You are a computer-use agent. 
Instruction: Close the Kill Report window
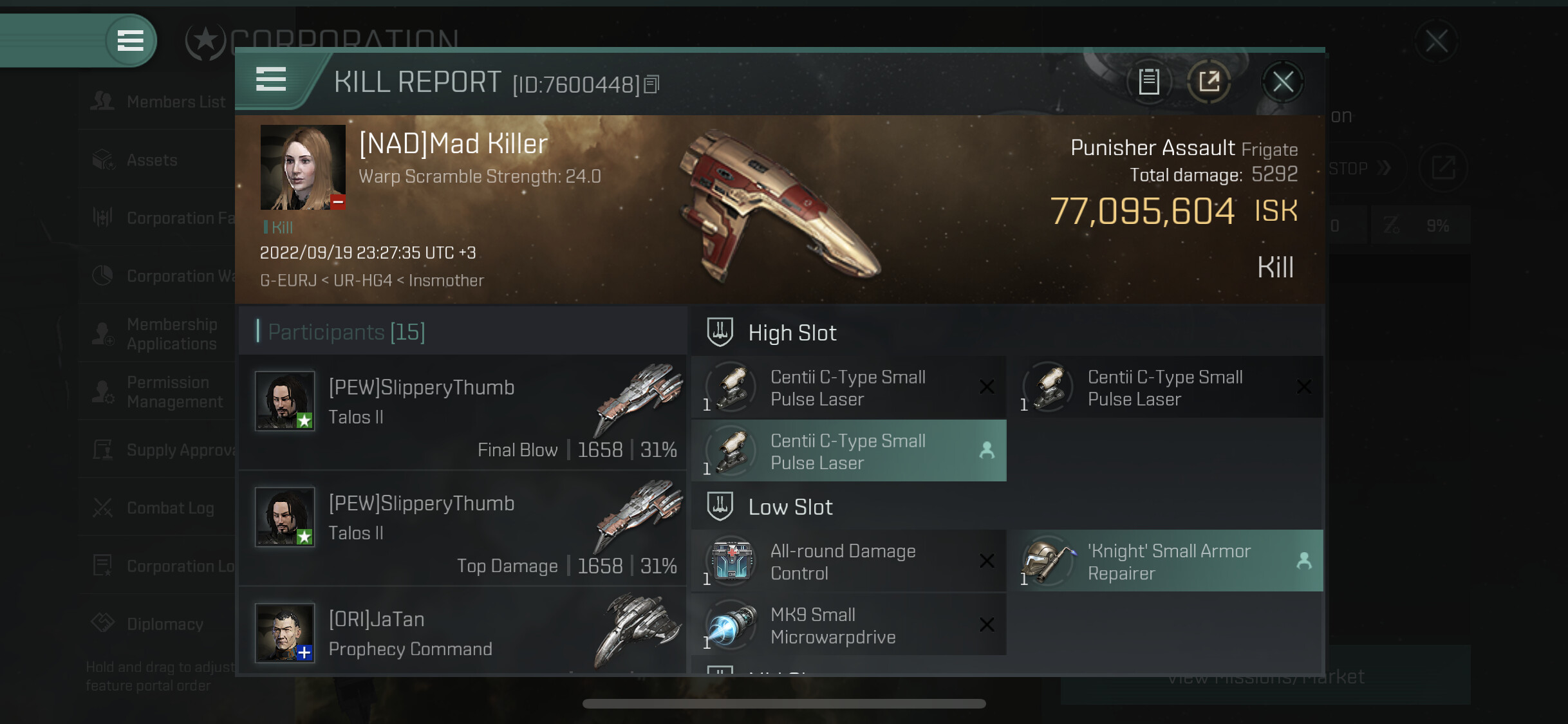1282,82
